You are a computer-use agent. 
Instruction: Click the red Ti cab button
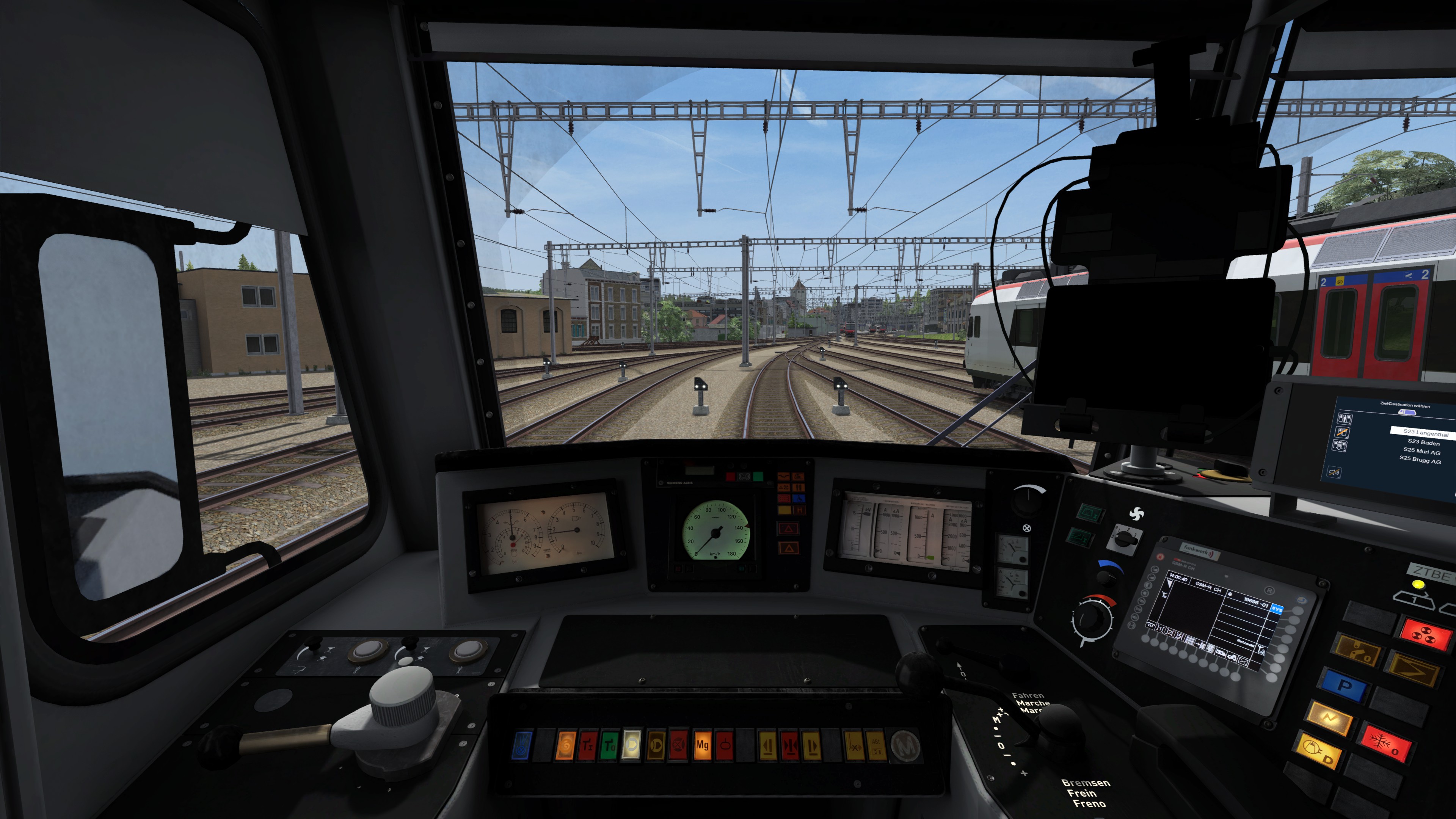pyautogui.click(x=587, y=745)
